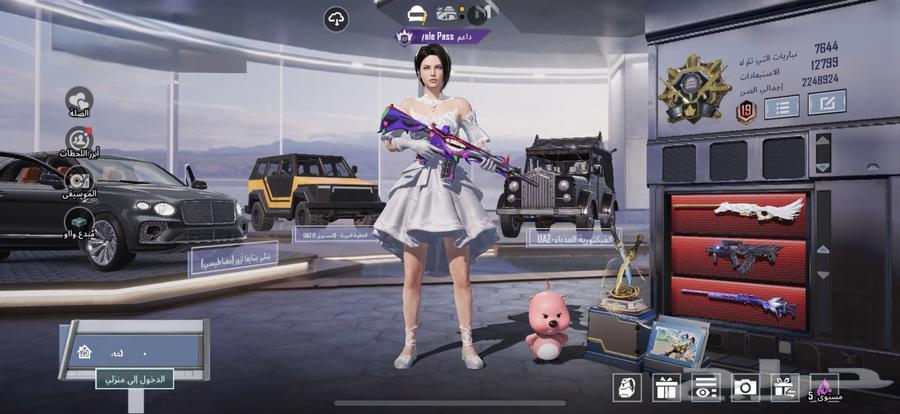Toggle the eye visibility list icon
This screenshot has height=414, width=900.
pos(705,388)
